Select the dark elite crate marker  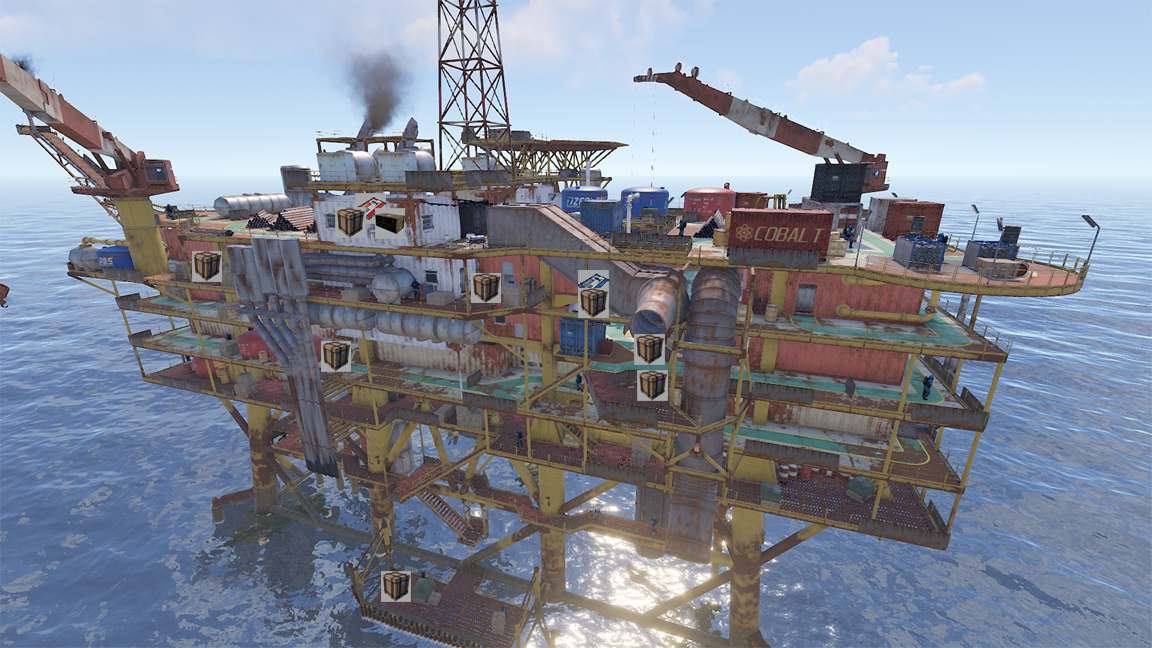click(390, 223)
